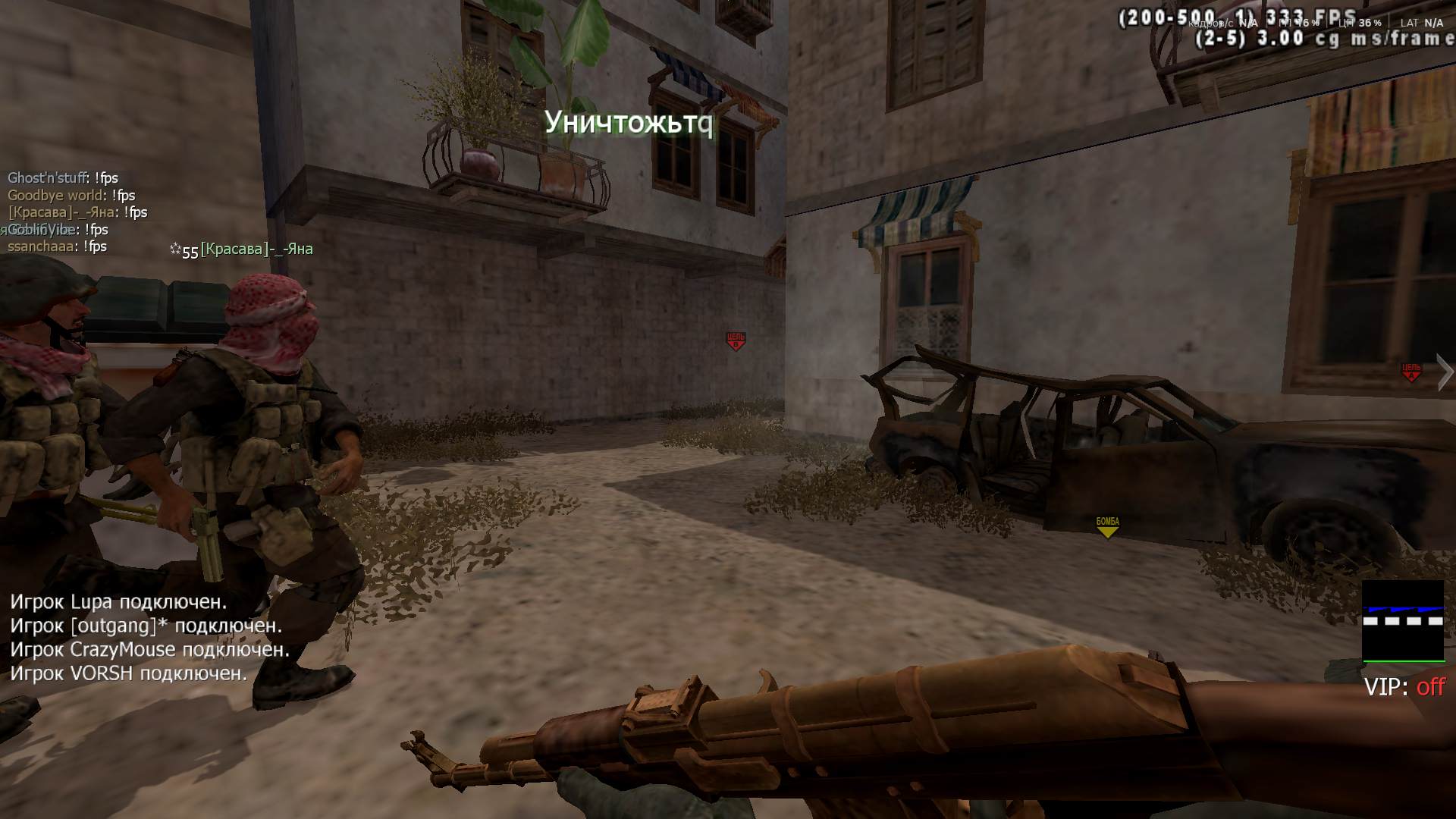Image resolution: width=1456 pixels, height=819 pixels.
Task: Click the 333 FPS counter overlay
Action: click(1238, 18)
